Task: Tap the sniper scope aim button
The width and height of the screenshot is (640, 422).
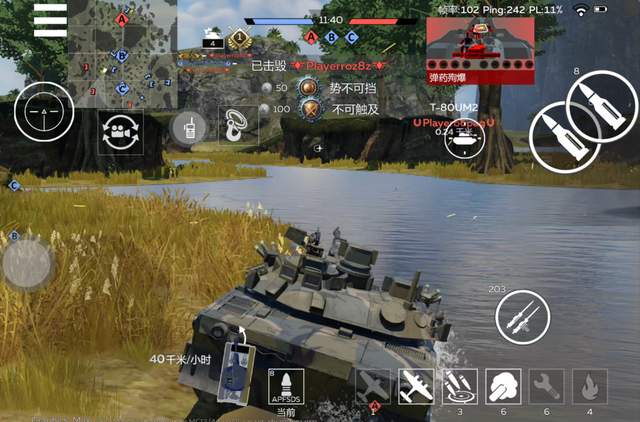Action: (43, 113)
